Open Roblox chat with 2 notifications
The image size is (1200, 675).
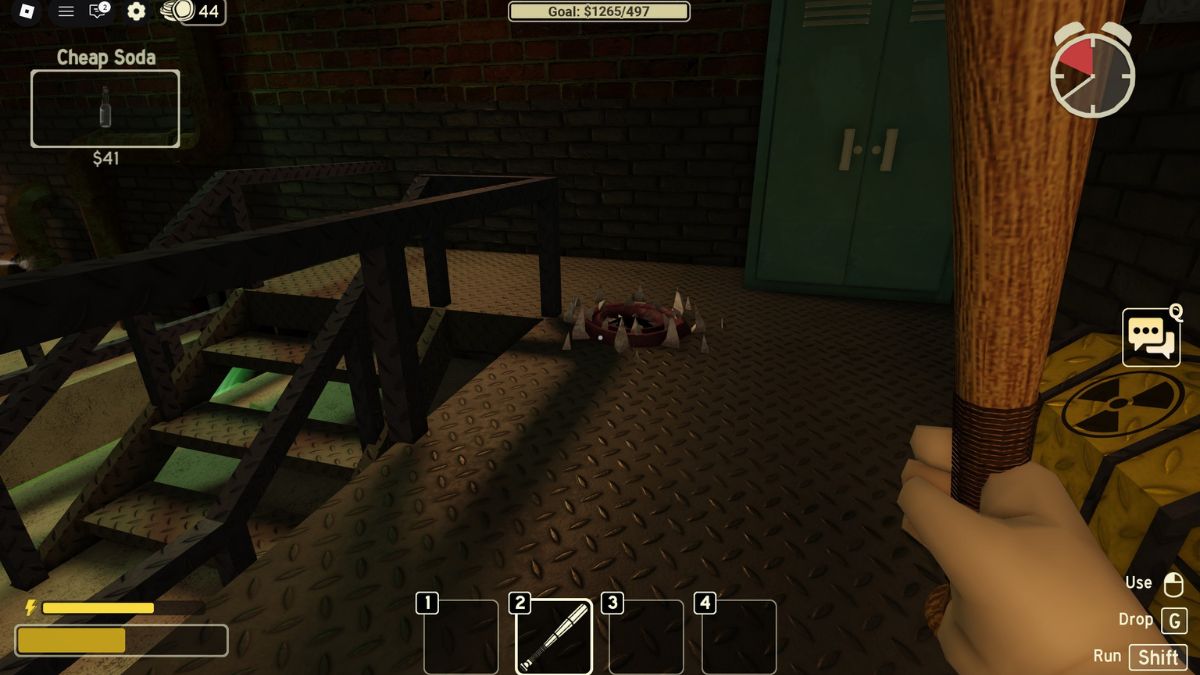(x=99, y=11)
